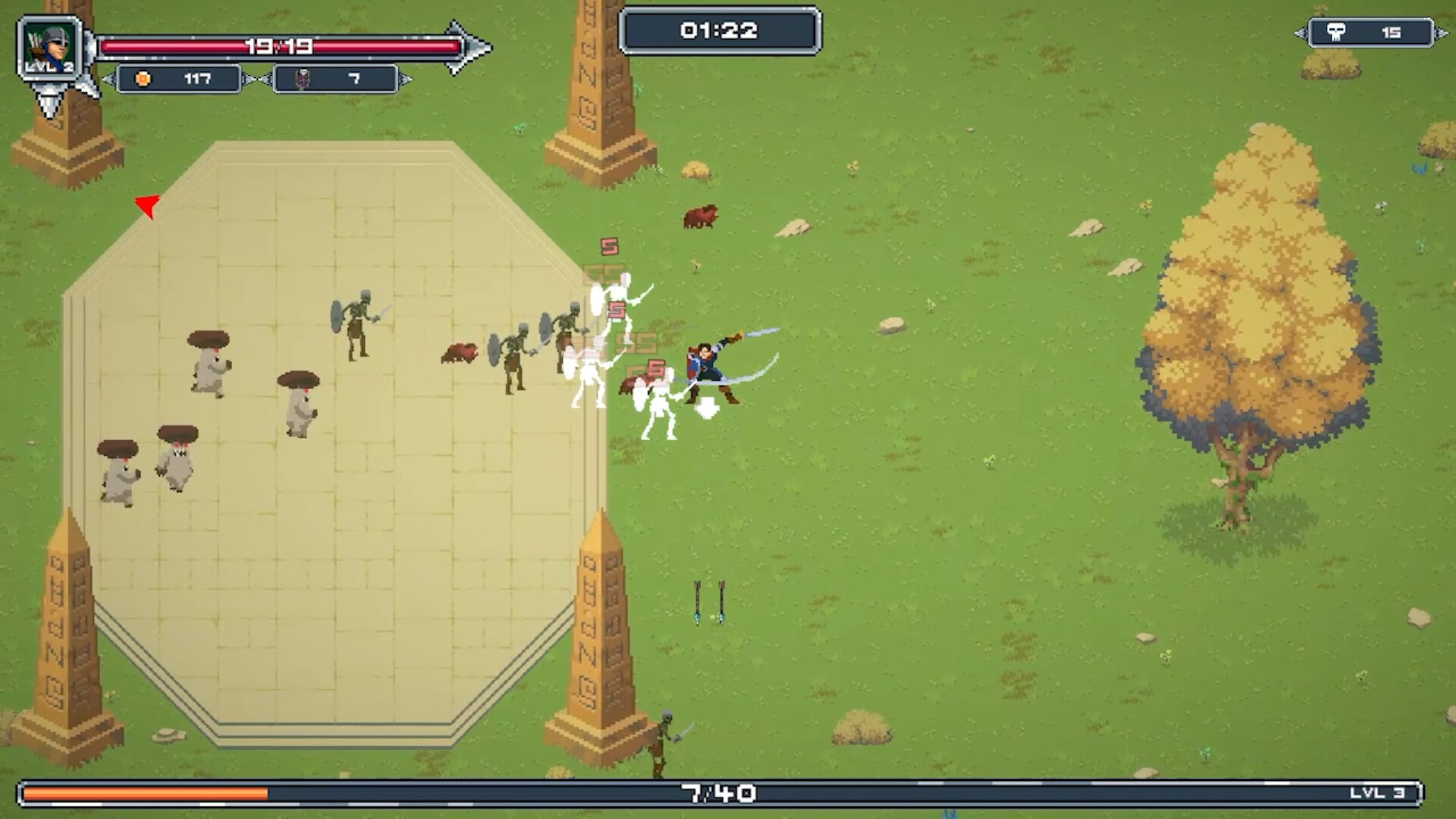
Task: Click the 19/19 health value text
Action: pos(281,45)
